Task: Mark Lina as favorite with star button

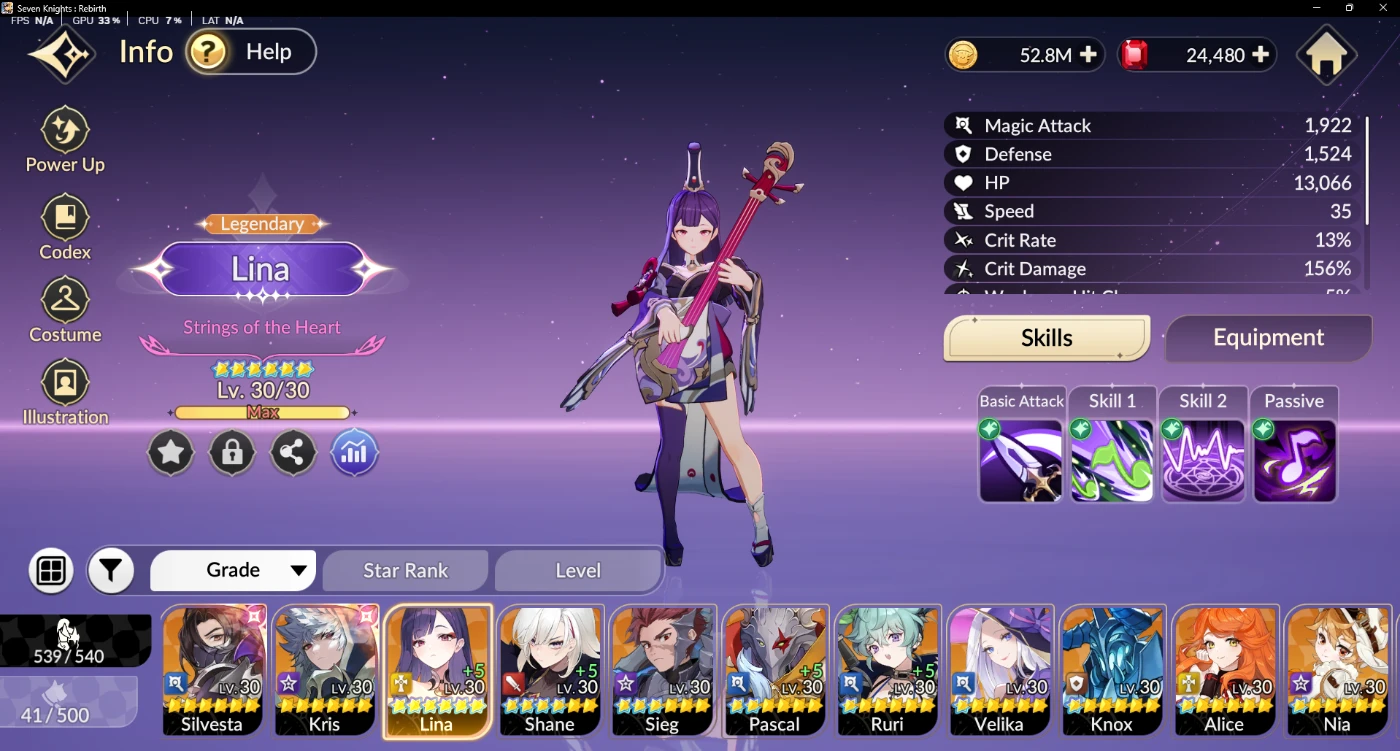Action: 171,453
